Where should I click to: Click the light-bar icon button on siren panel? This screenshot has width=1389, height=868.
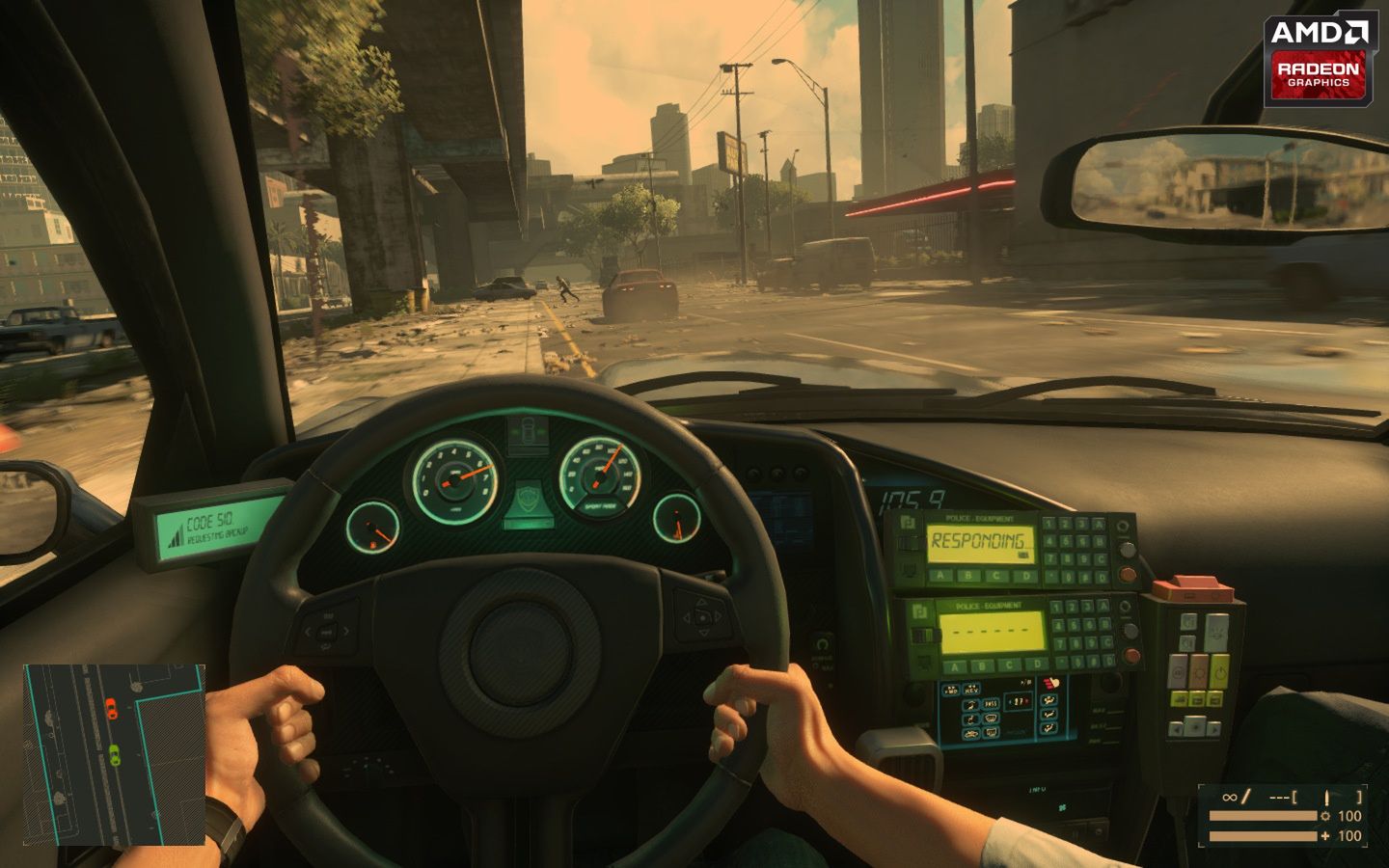[x=1218, y=634]
